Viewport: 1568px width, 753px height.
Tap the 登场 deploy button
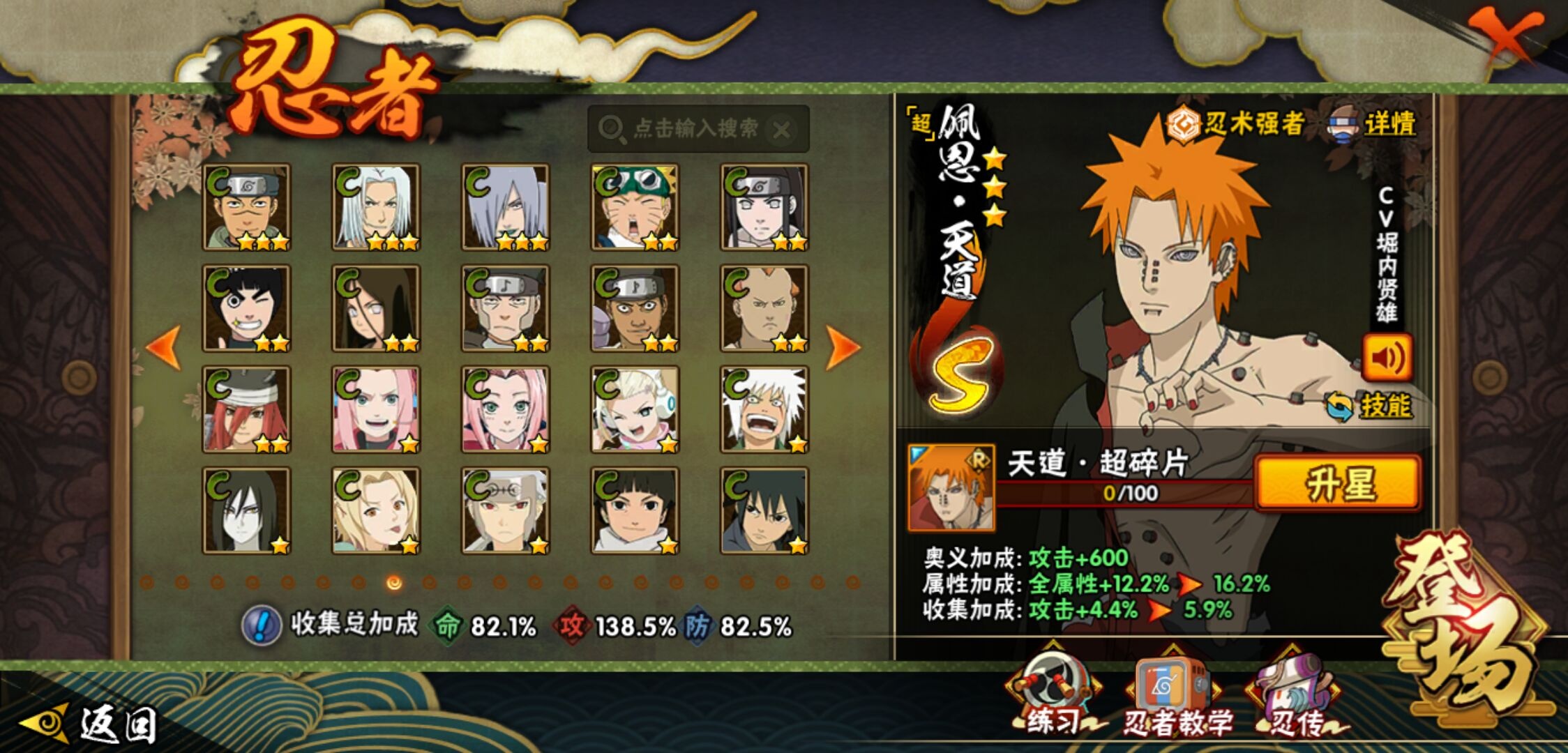point(1465,627)
